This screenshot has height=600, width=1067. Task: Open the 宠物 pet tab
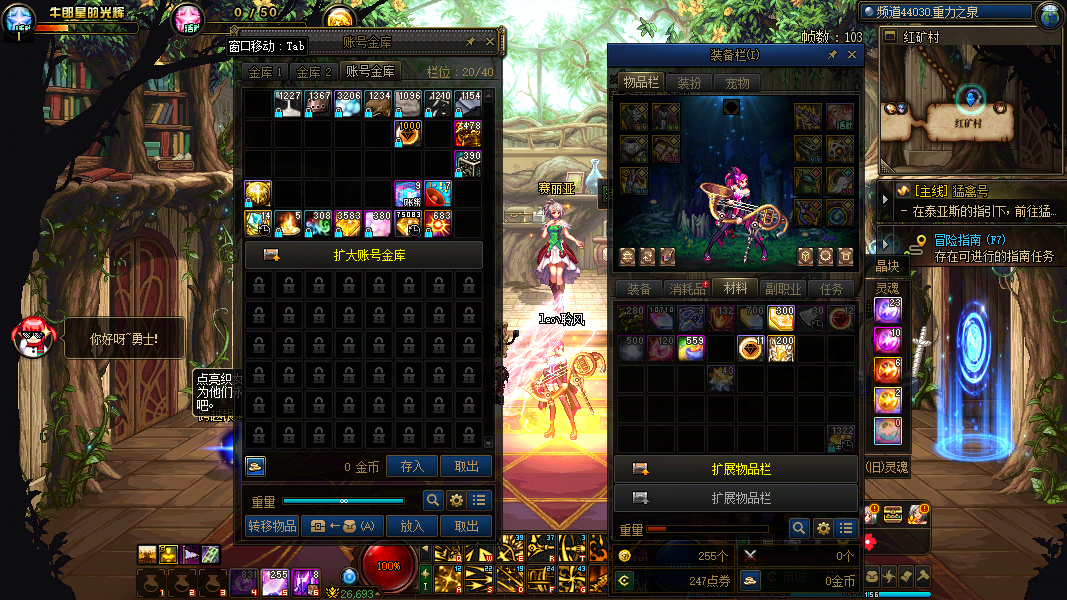[x=737, y=83]
